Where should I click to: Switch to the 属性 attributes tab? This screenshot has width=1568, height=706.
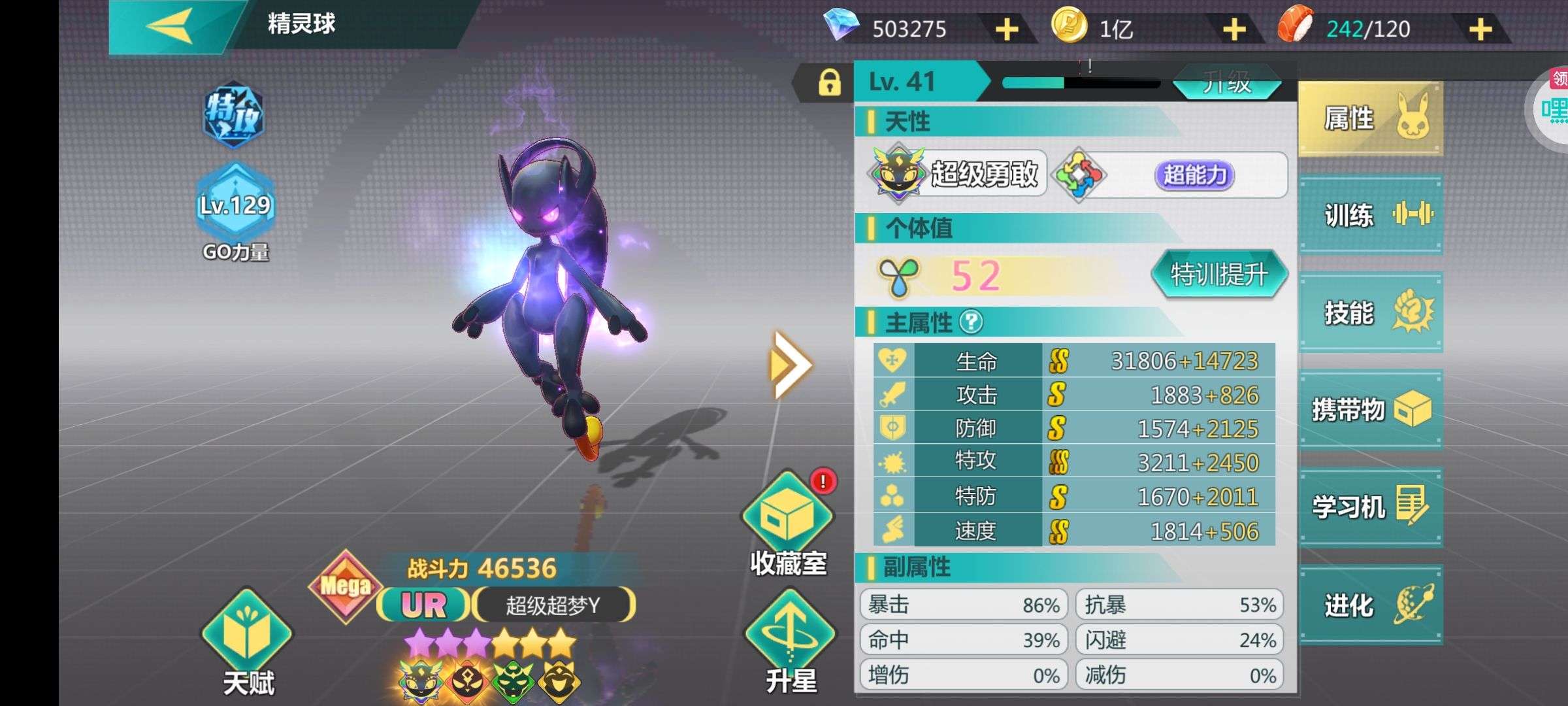tap(1370, 119)
